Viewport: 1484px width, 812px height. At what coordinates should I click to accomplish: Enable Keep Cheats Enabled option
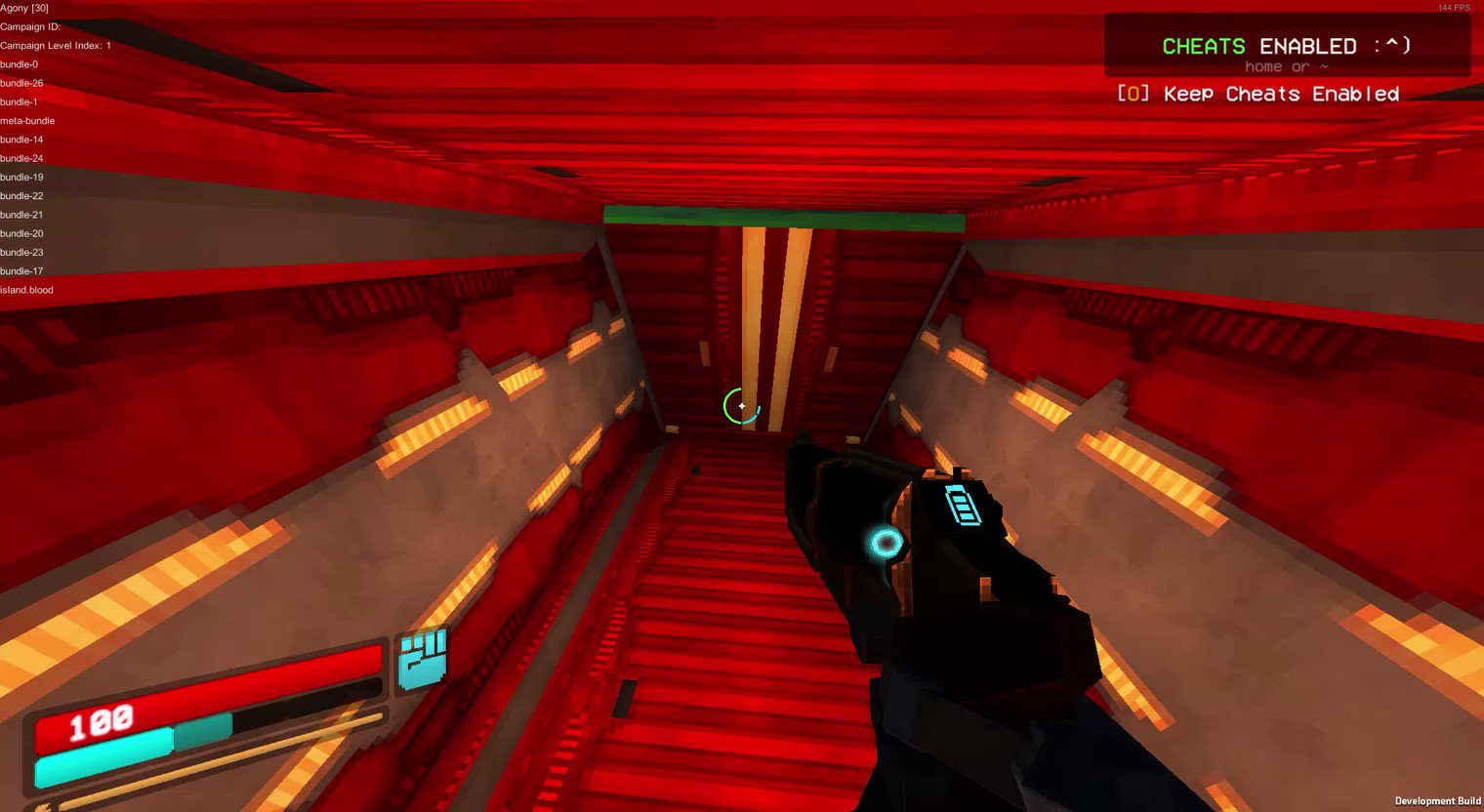coord(1280,94)
